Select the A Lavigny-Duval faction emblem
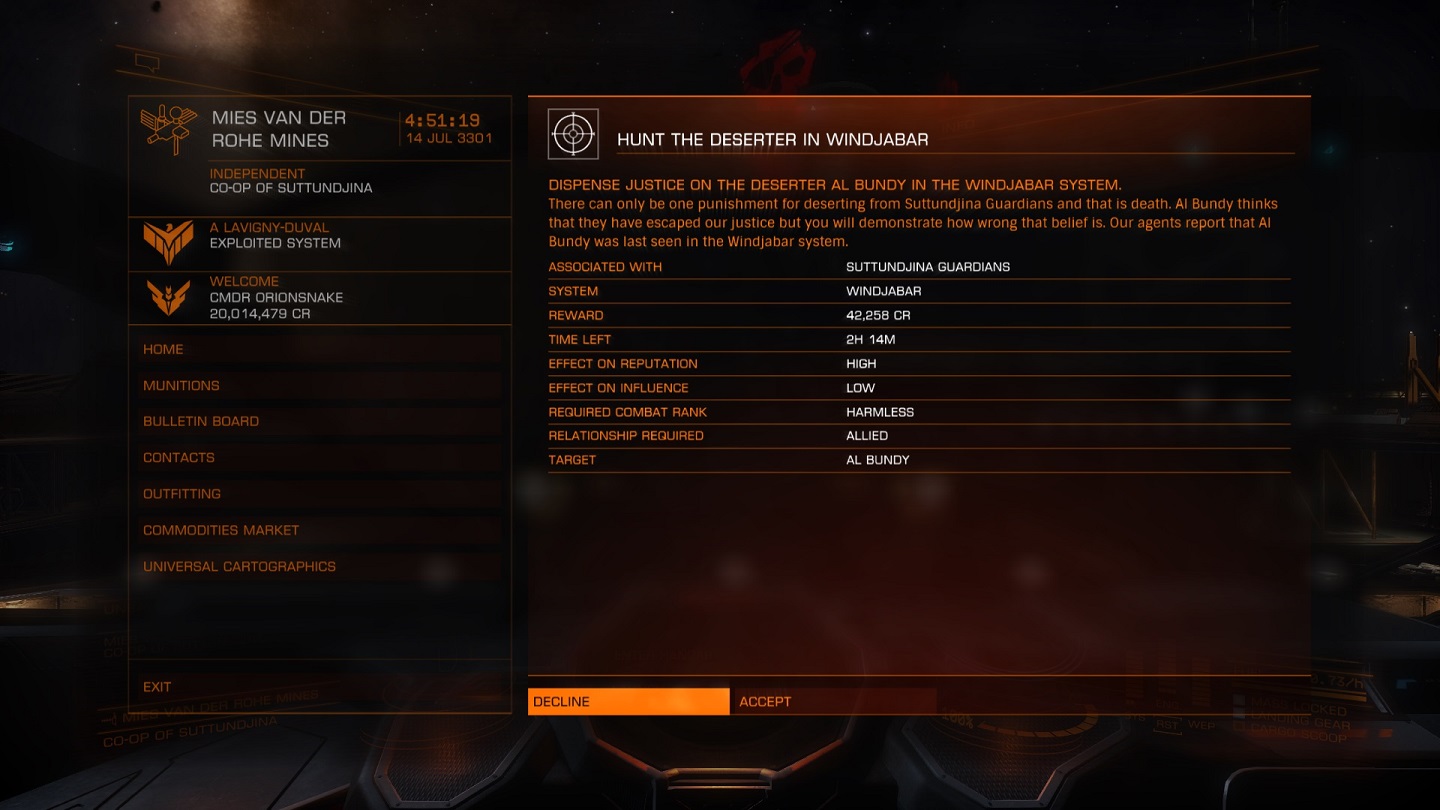This screenshot has height=810, width=1440. pyautogui.click(x=166, y=240)
